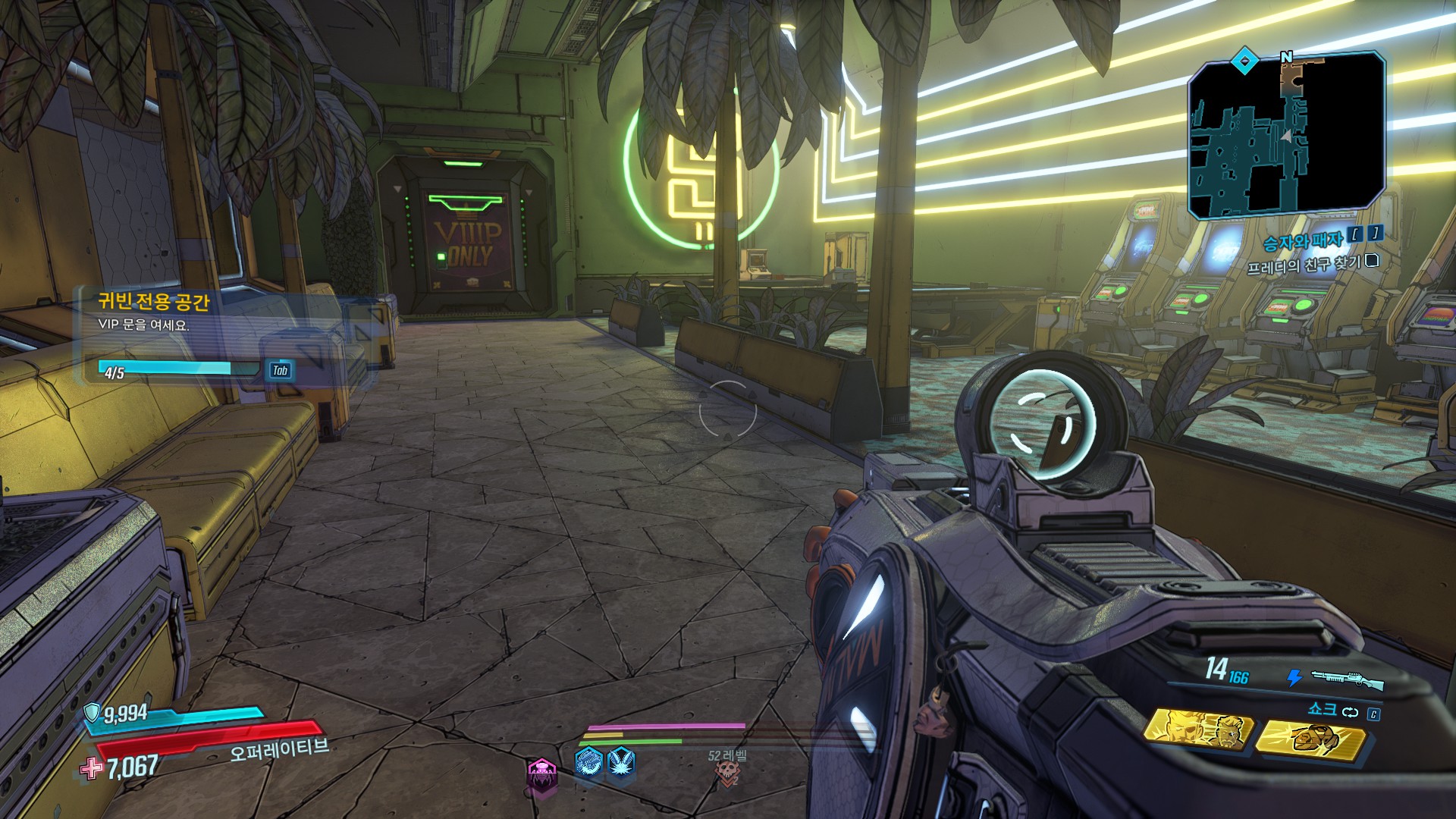Click the diamond waypoint marker above minimap
The height and width of the screenshot is (819, 1456).
(1244, 61)
